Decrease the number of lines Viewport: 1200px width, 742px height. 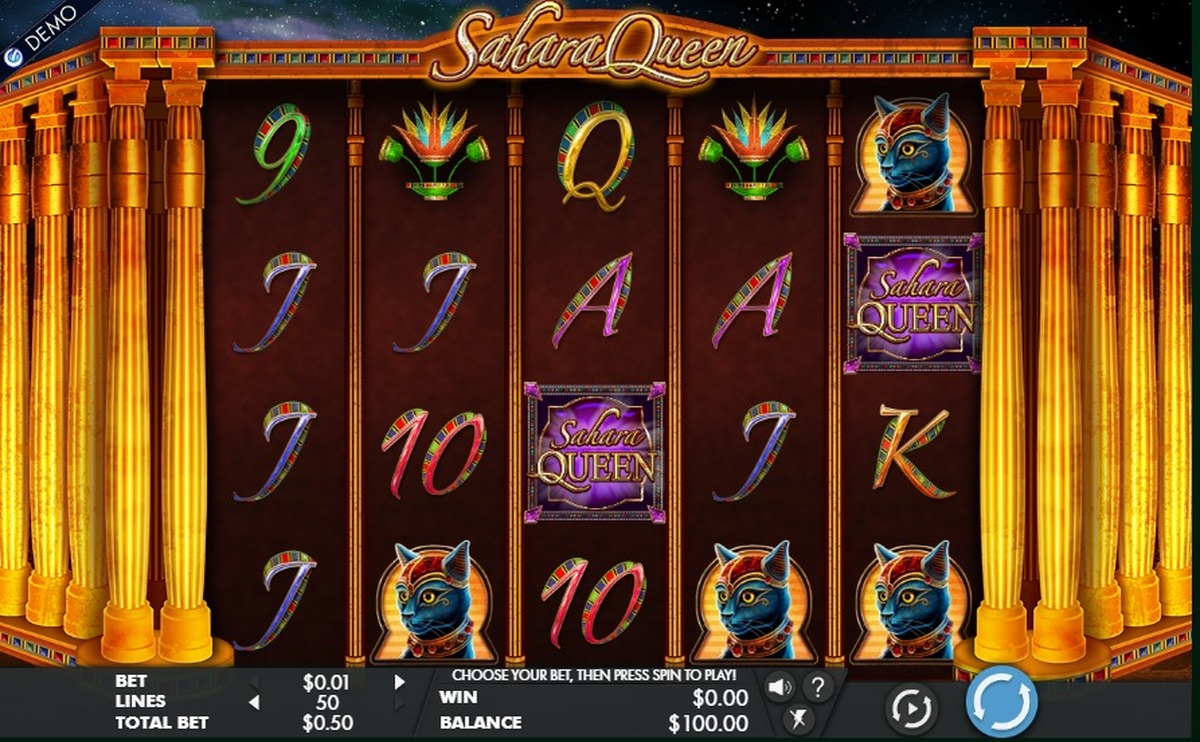point(254,702)
